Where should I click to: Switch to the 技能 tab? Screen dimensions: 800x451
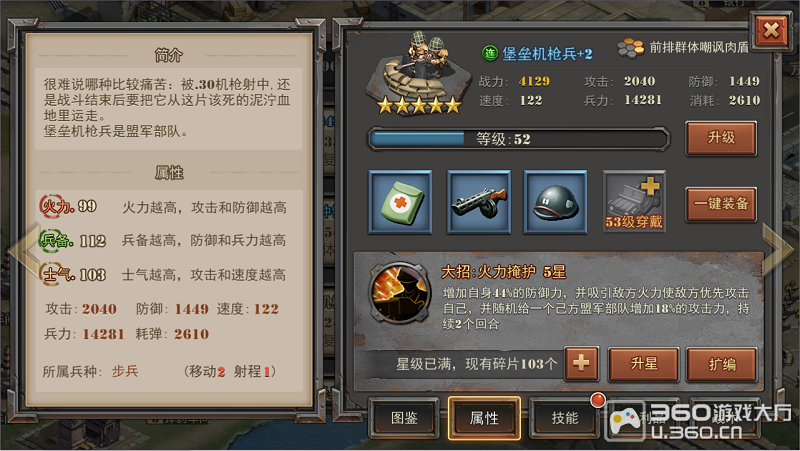coord(565,417)
